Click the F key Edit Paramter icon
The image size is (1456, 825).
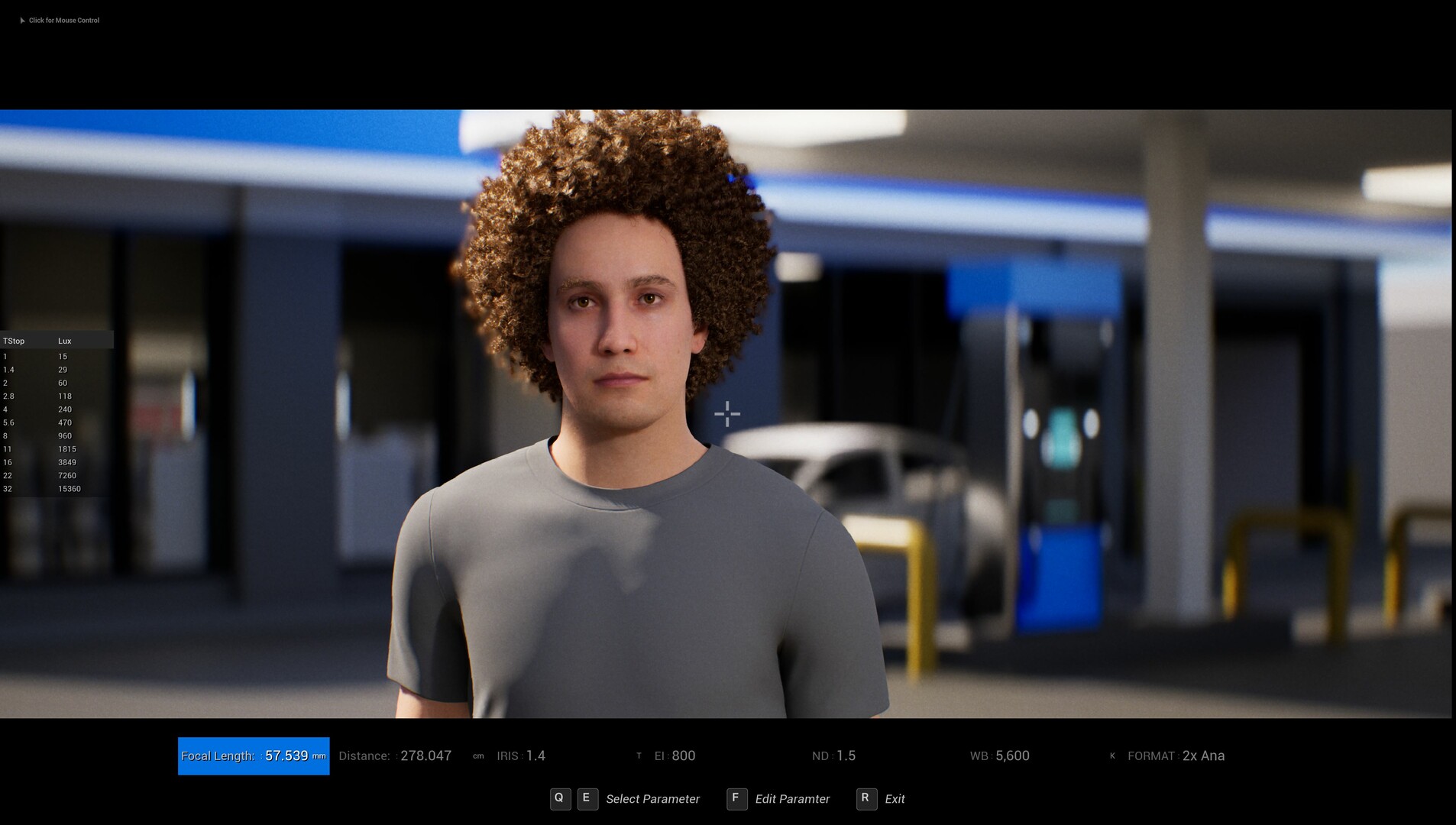pos(736,798)
